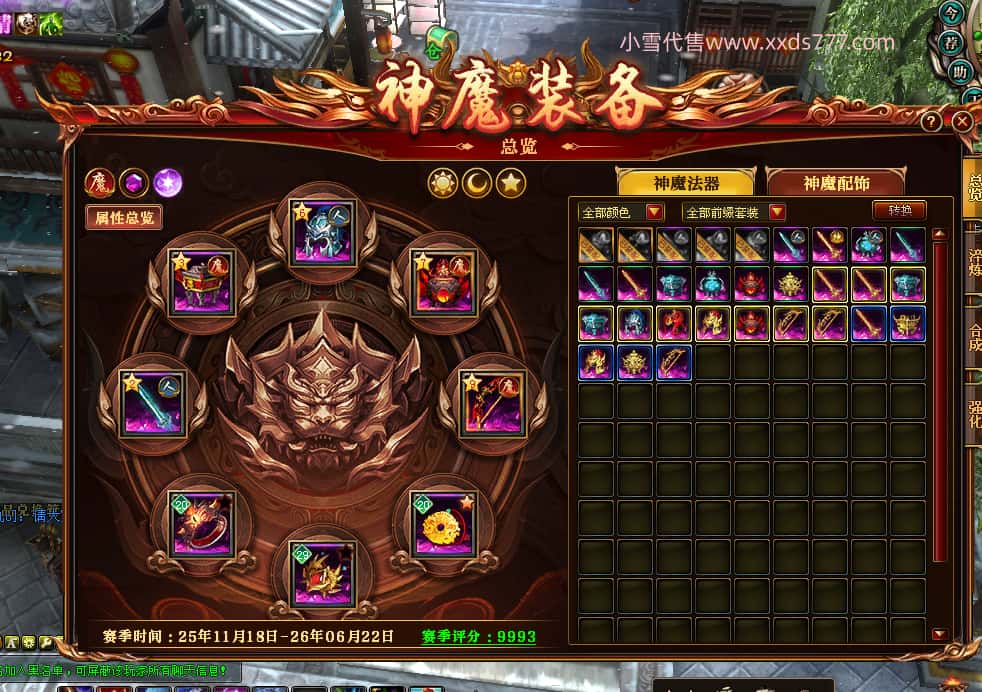The image size is (982, 692).
Task: Select the sun icon toggle
Action: [443, 183]
